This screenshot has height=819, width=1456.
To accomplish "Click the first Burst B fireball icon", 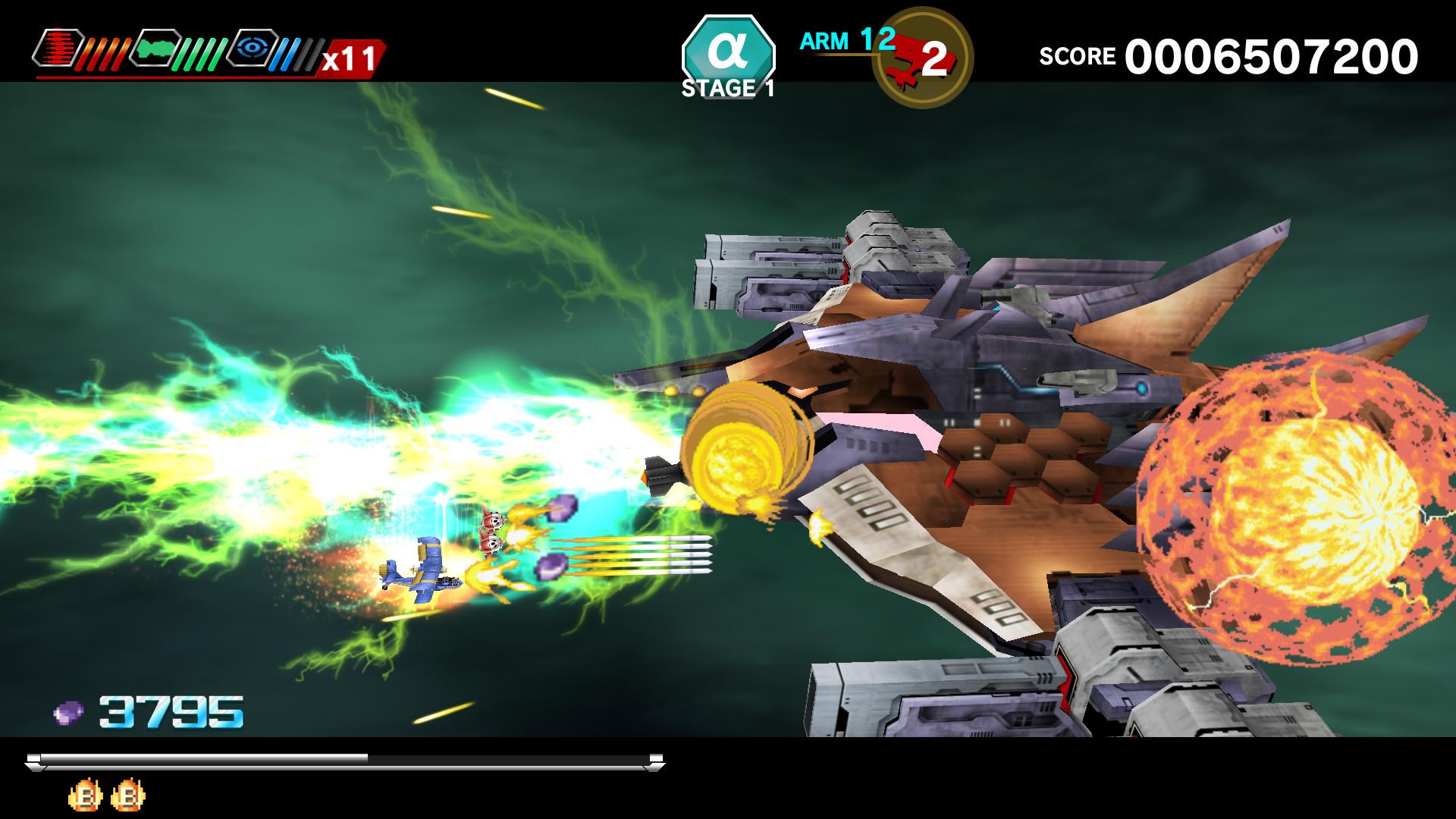I will click(x=85, y=795).
